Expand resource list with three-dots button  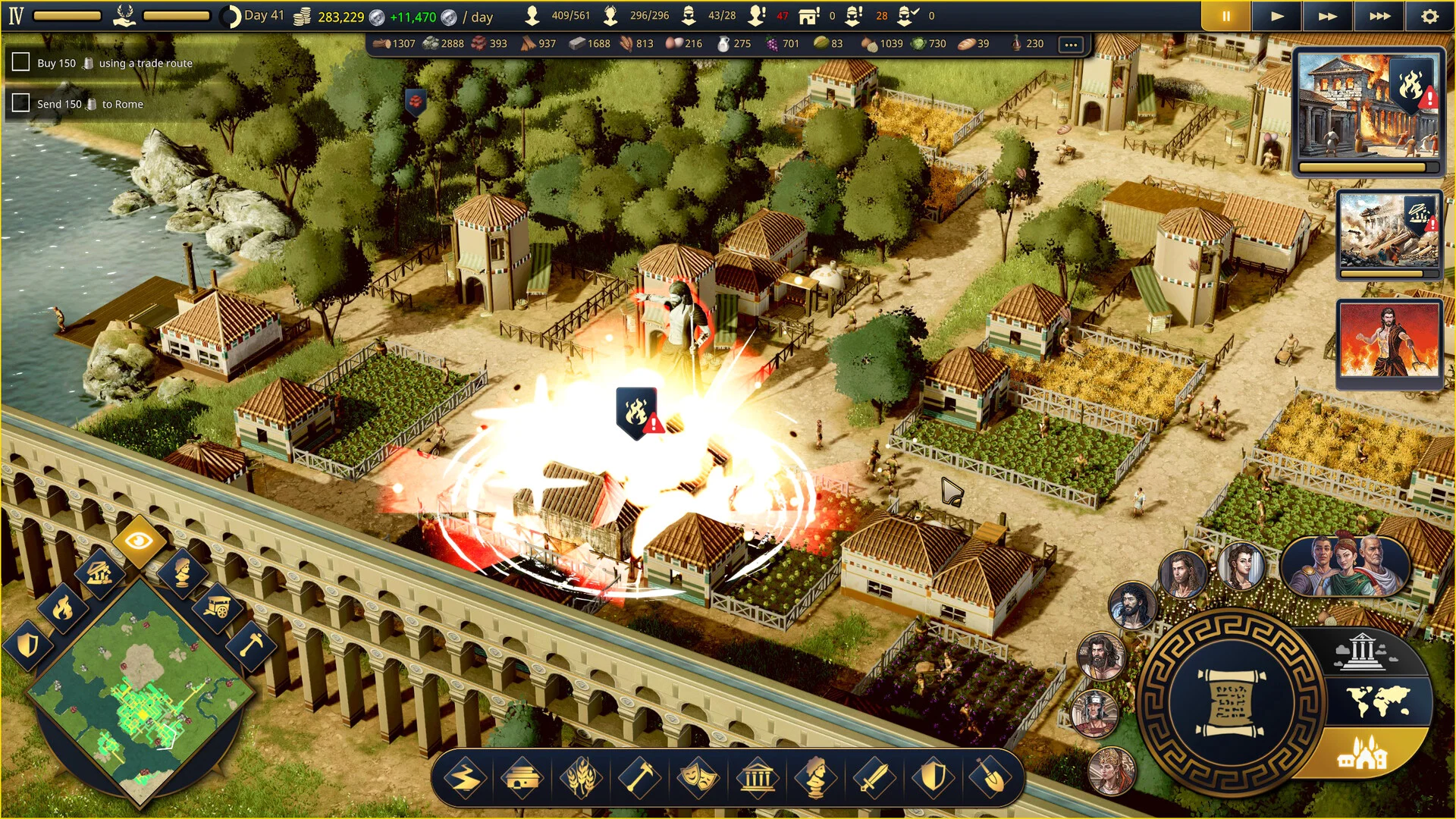coord(1071,44)
